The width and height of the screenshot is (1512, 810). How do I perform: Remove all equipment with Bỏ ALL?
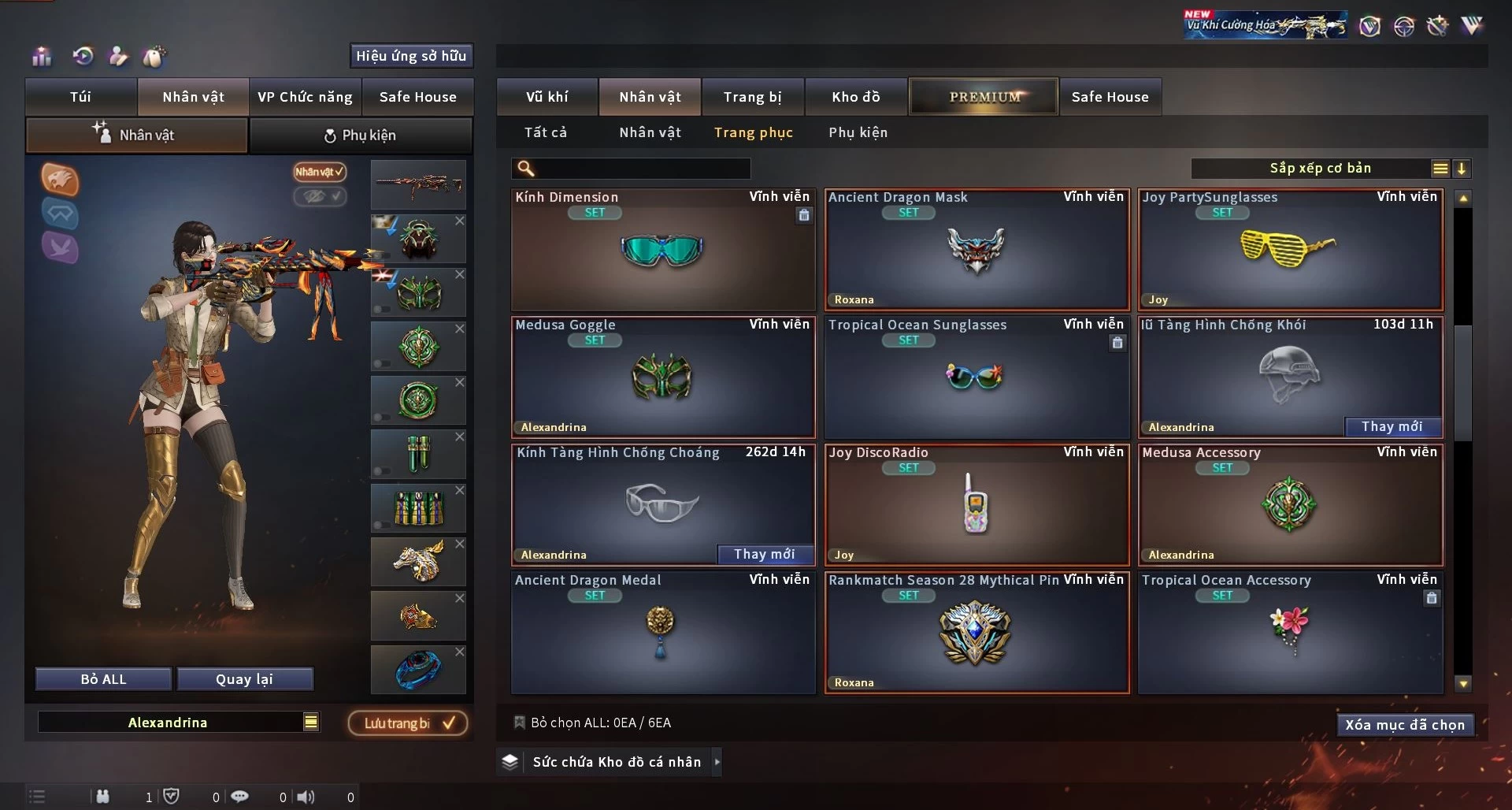coord(103,679)
